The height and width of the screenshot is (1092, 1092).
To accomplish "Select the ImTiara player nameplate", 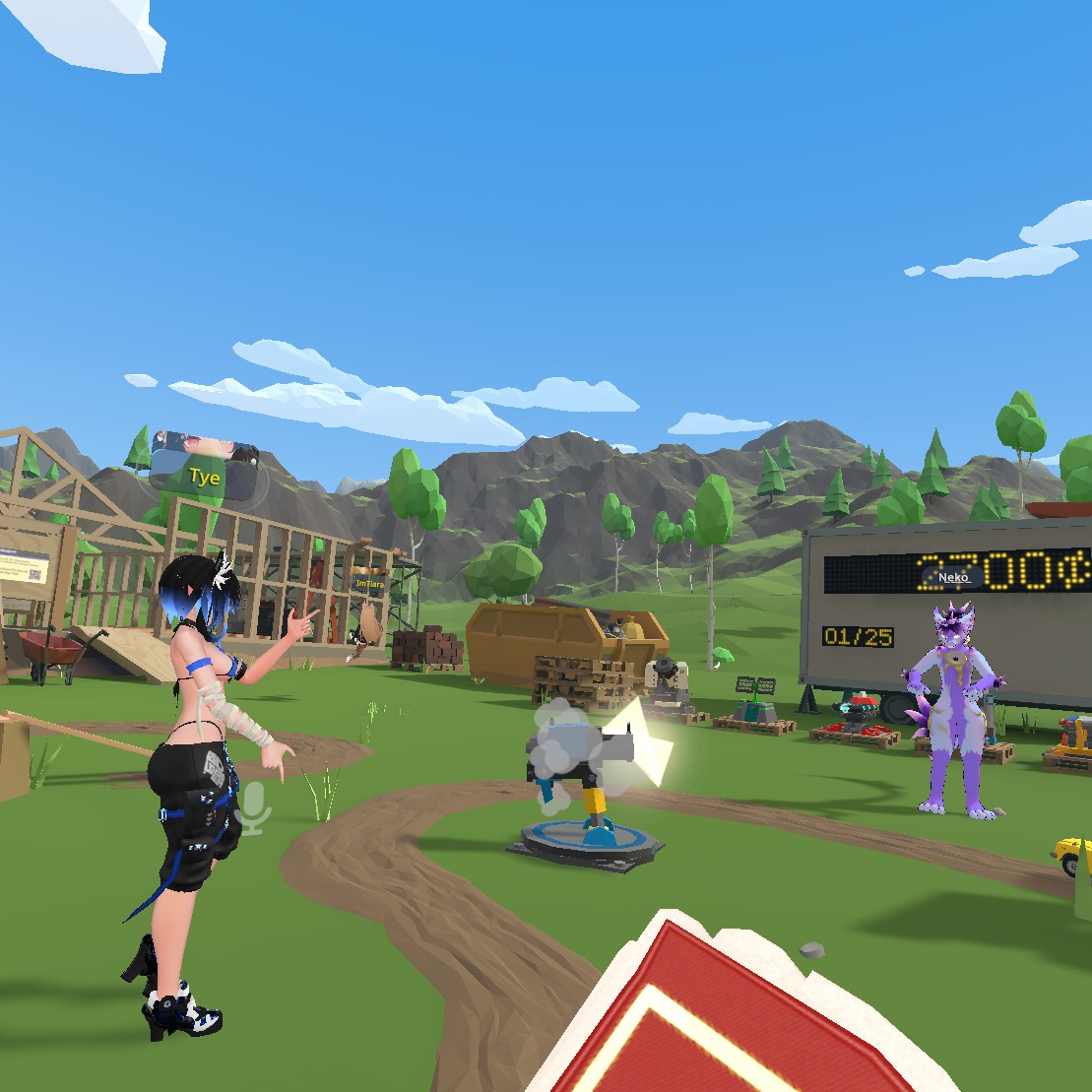I will pos(368,583).
